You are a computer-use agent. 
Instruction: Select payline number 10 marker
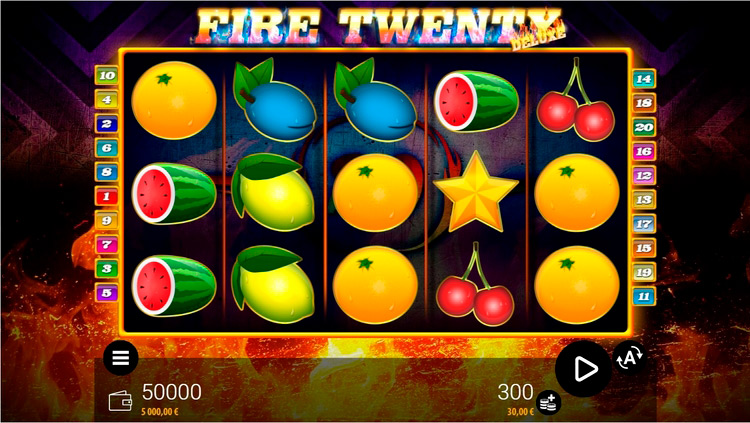click(106, 75)
